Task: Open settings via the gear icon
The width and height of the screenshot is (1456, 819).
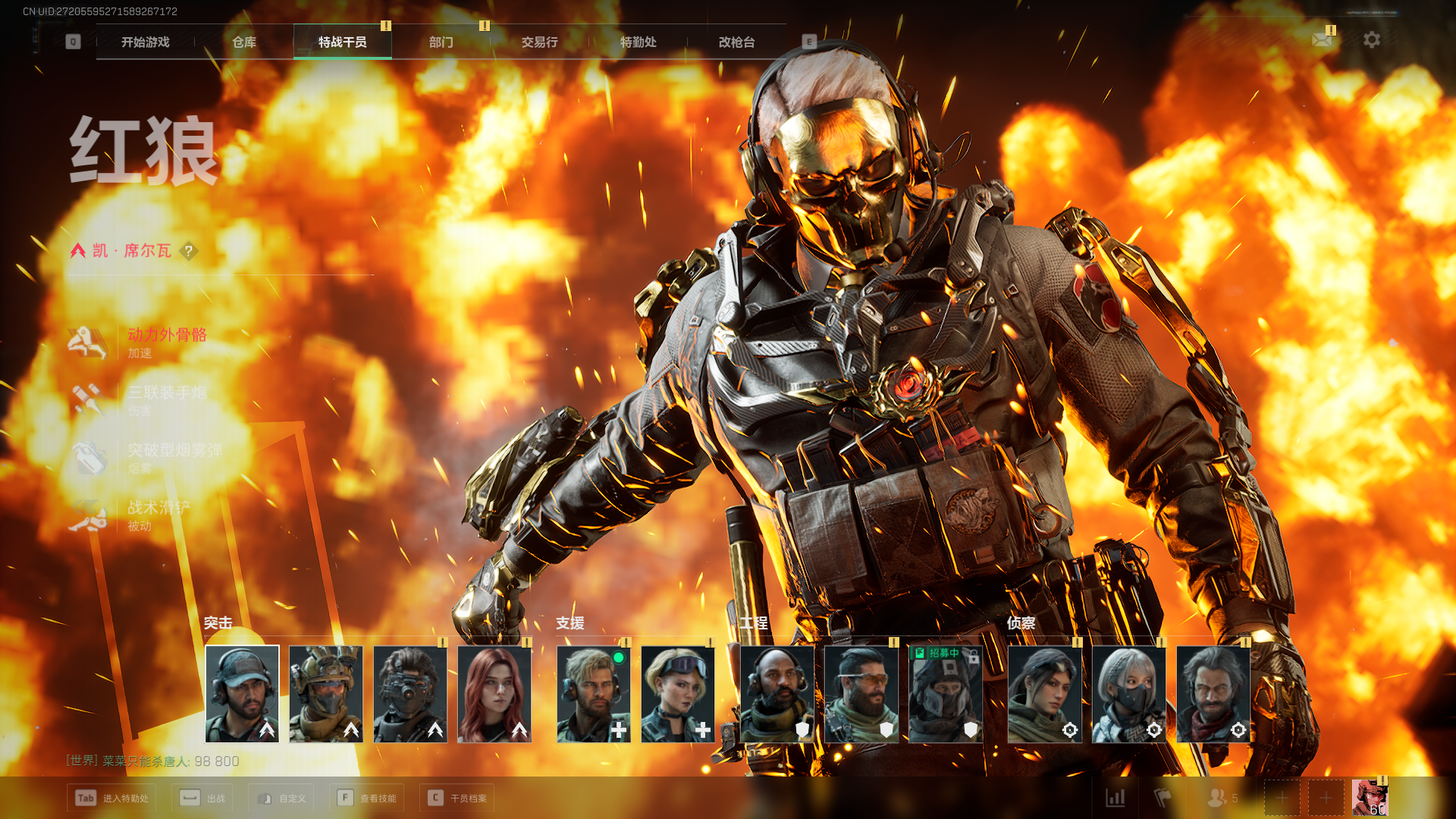Action: point(1372,39)
